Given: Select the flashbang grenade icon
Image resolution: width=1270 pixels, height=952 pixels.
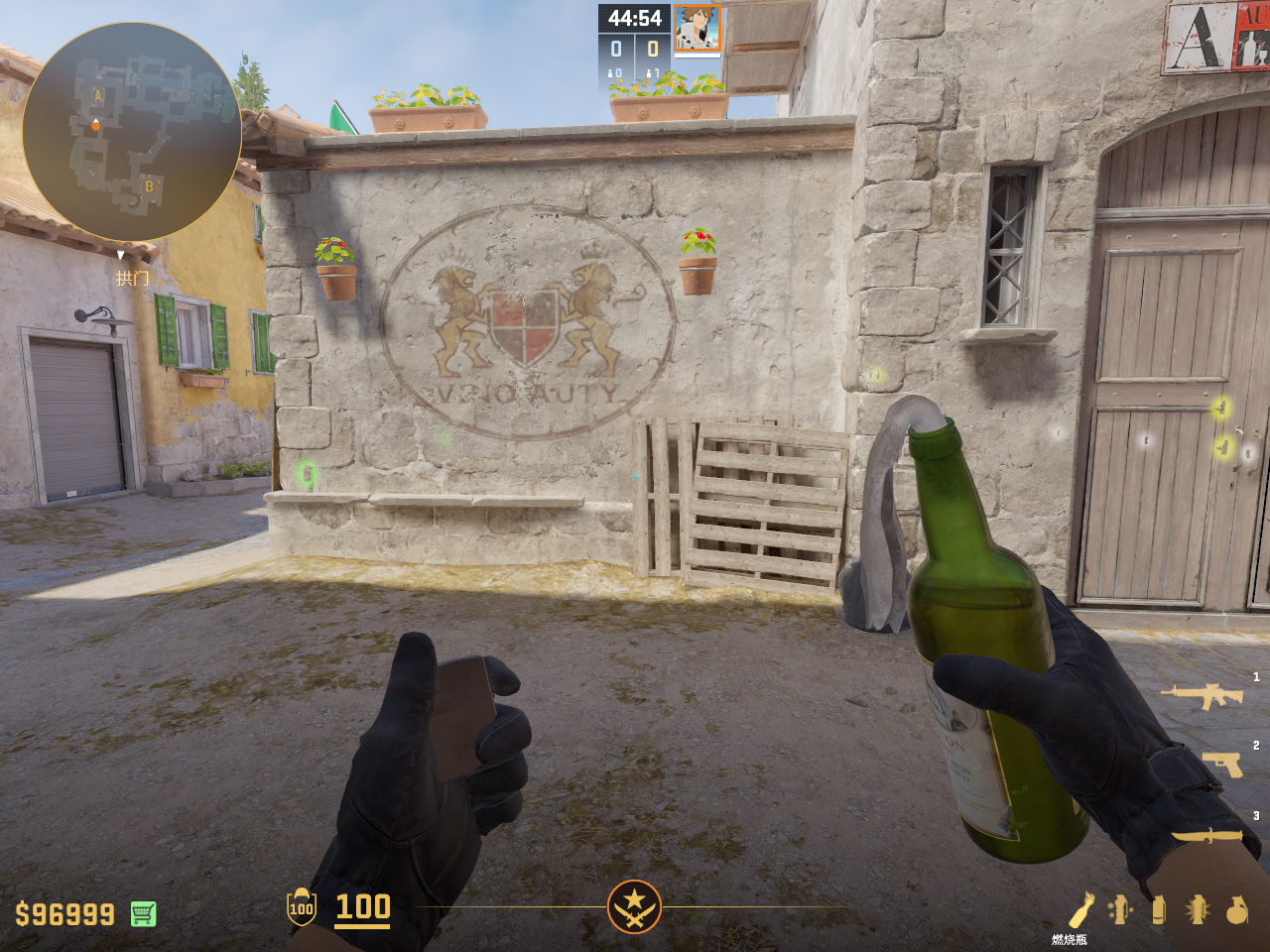Looking at the screenshot, I should [x=1198, y=909].
